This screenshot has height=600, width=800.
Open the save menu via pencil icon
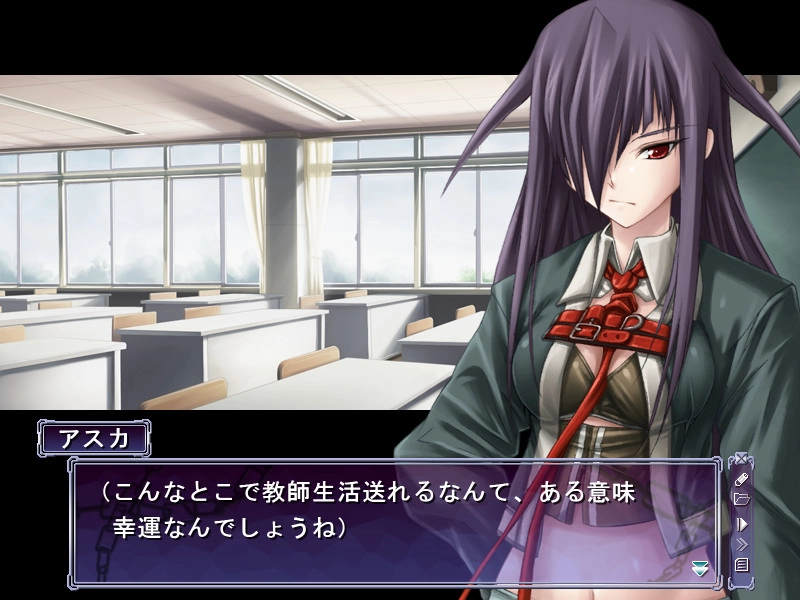(x=741, y=480)
